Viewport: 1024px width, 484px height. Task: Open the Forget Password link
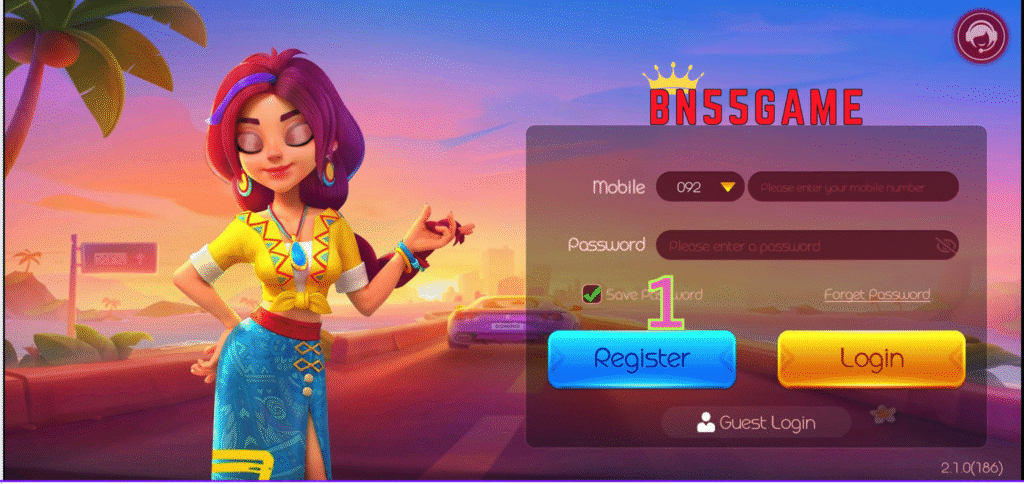(877, 294)
